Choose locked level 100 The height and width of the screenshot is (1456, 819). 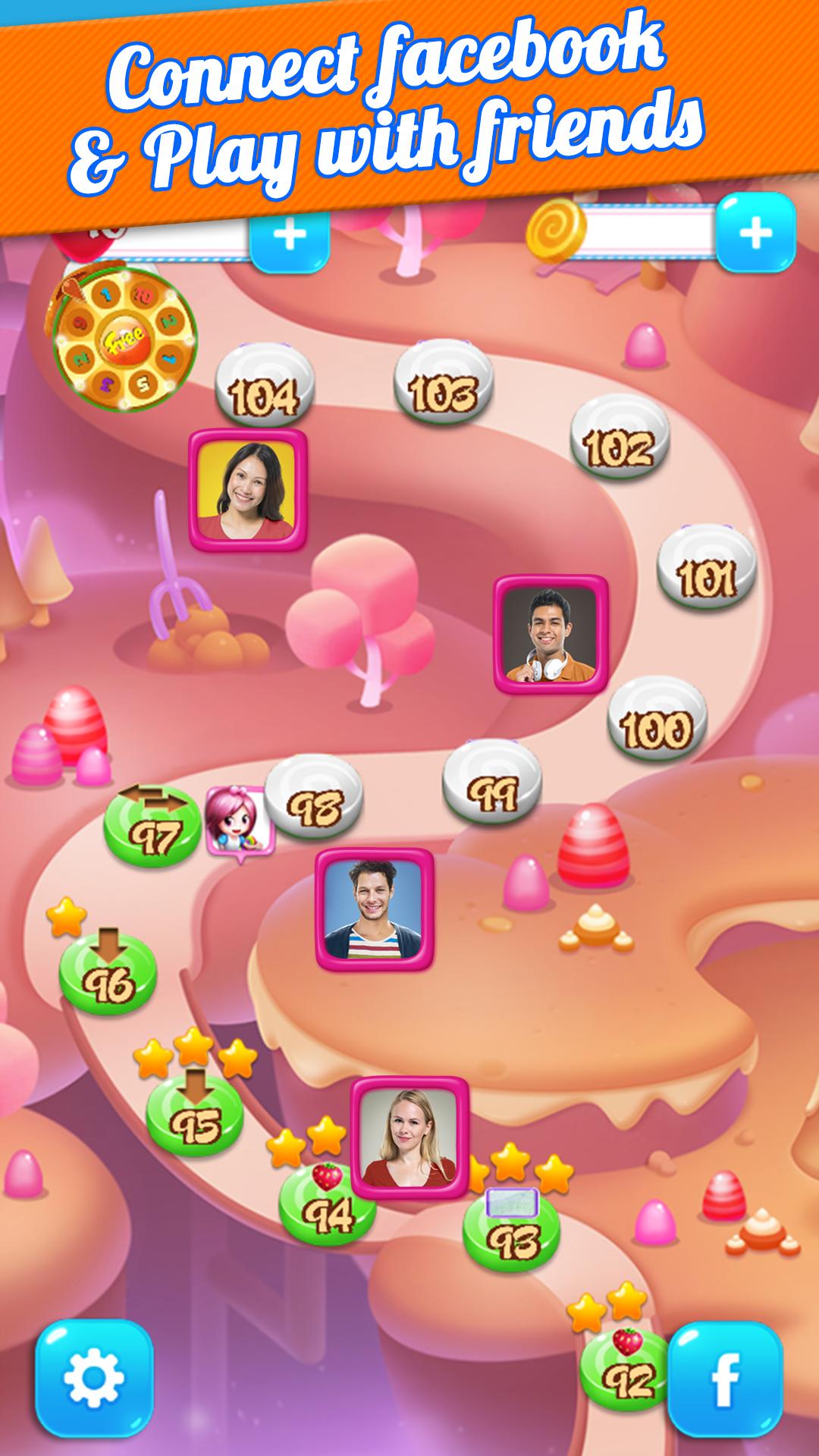pos(657,723)
